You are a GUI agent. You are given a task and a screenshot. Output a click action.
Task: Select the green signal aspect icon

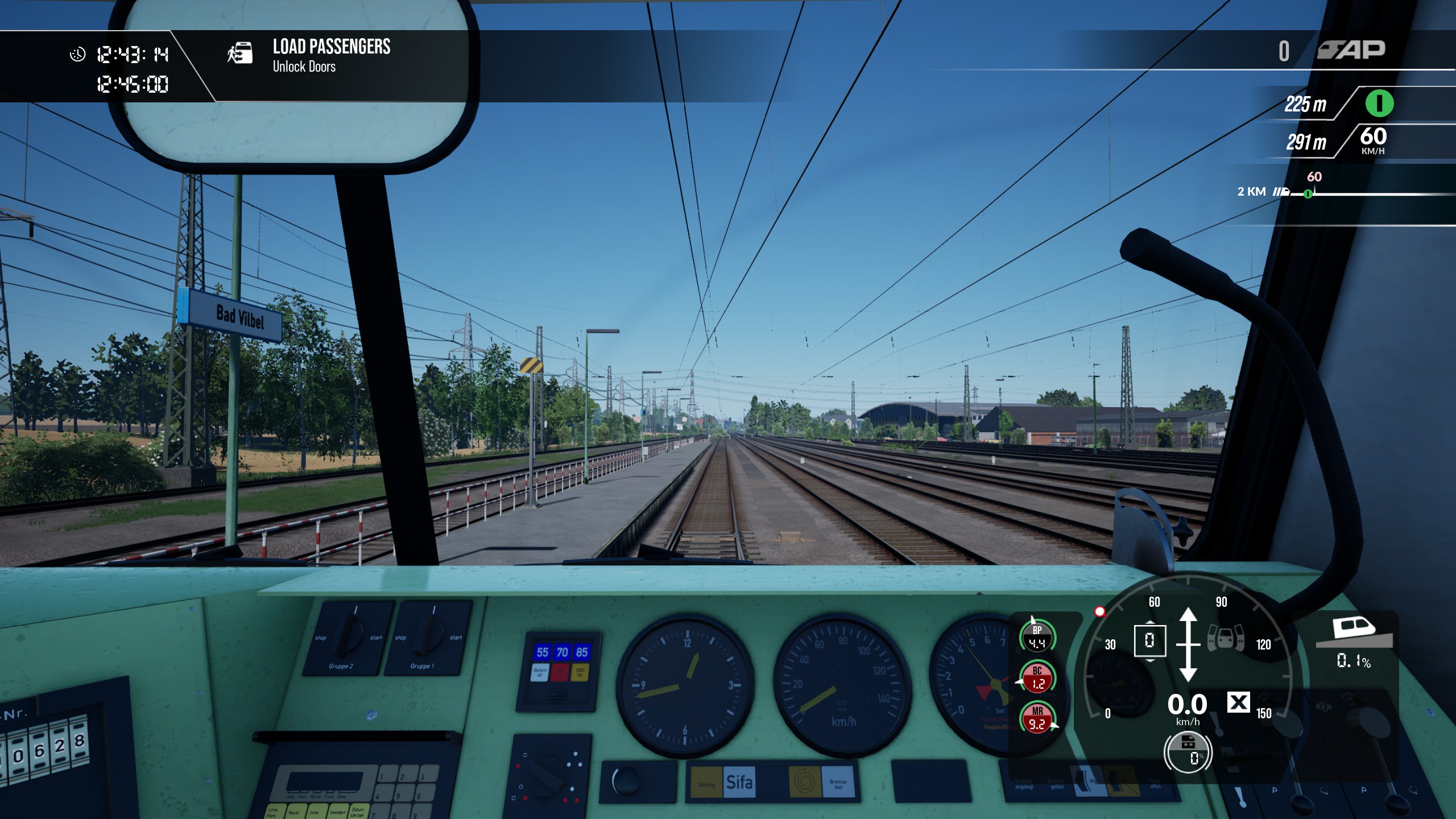(1379, 104)
